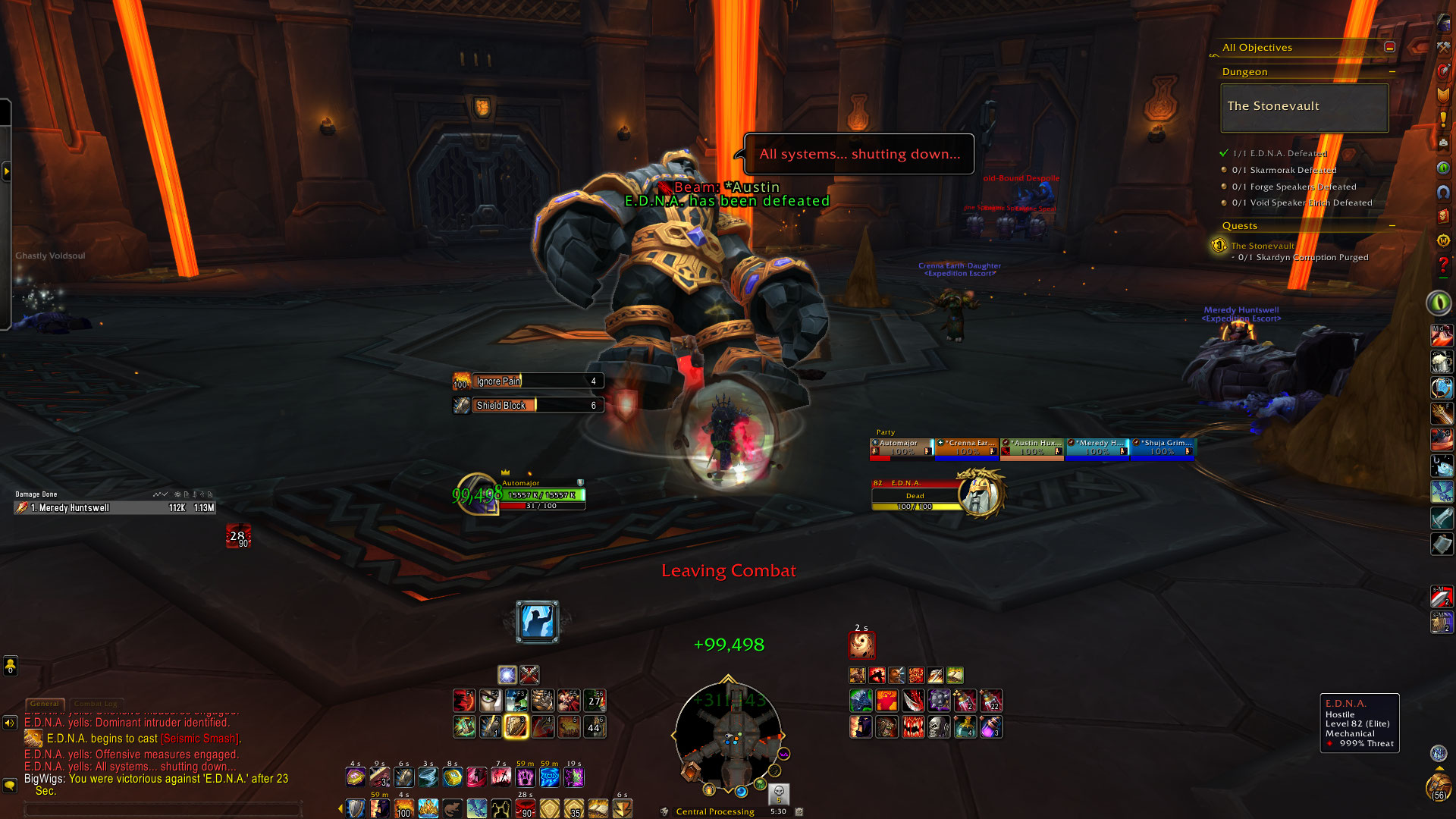Open the red question mark help button
1456x819 pixels.
point(1443,265)
